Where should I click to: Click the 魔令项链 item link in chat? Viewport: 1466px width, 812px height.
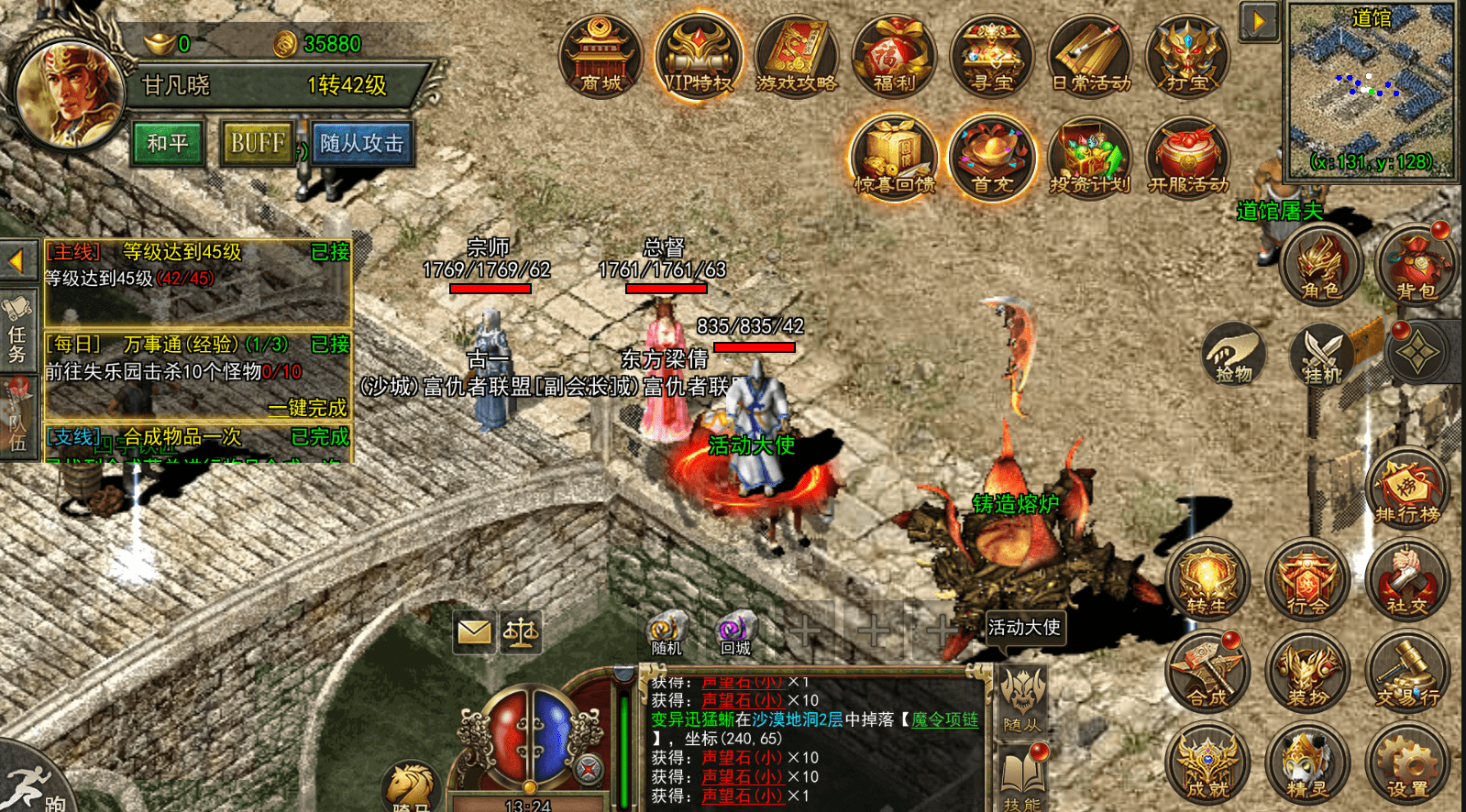point(944,719)
